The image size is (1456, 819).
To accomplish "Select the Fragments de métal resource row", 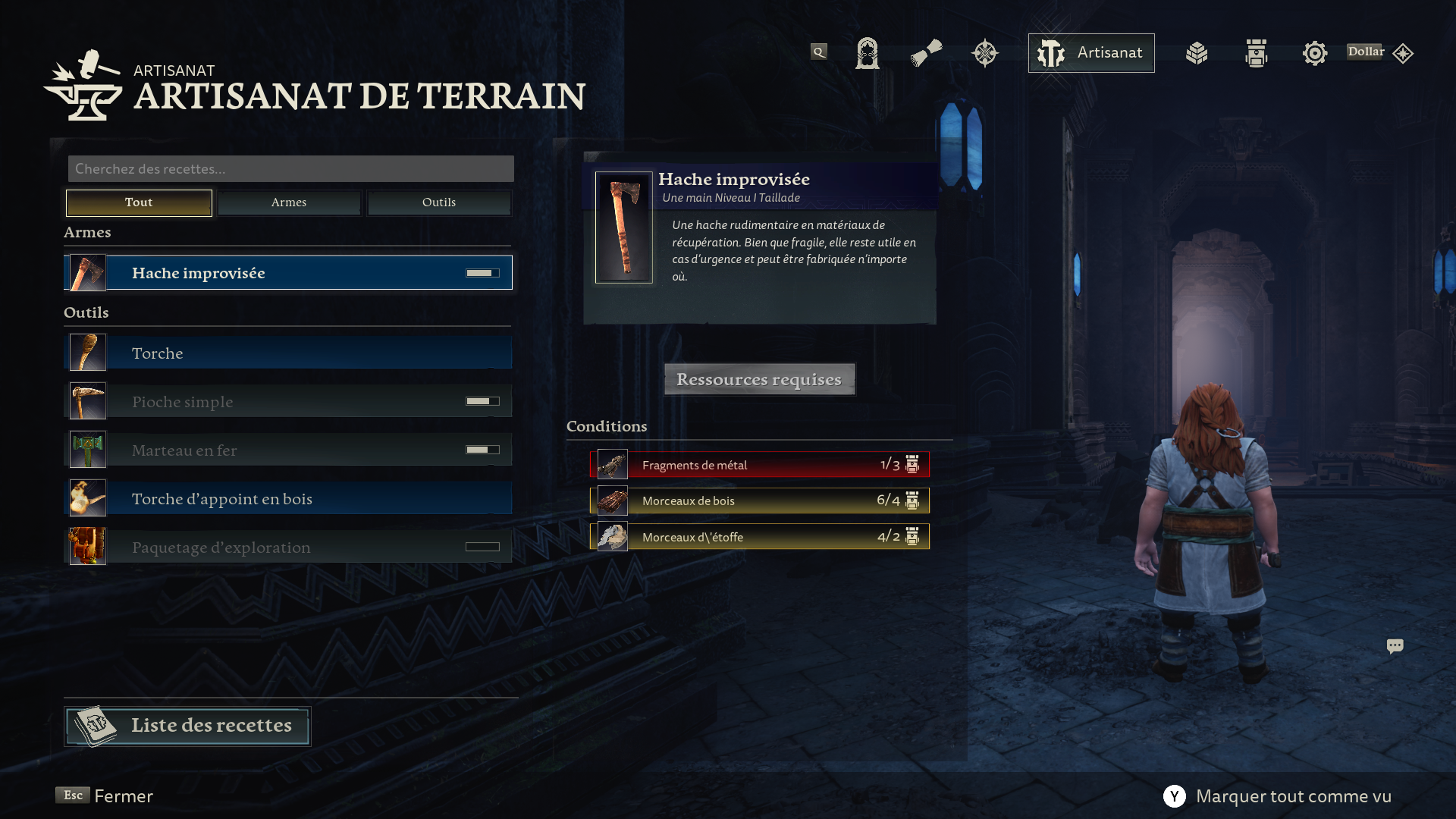I will 759,465.
